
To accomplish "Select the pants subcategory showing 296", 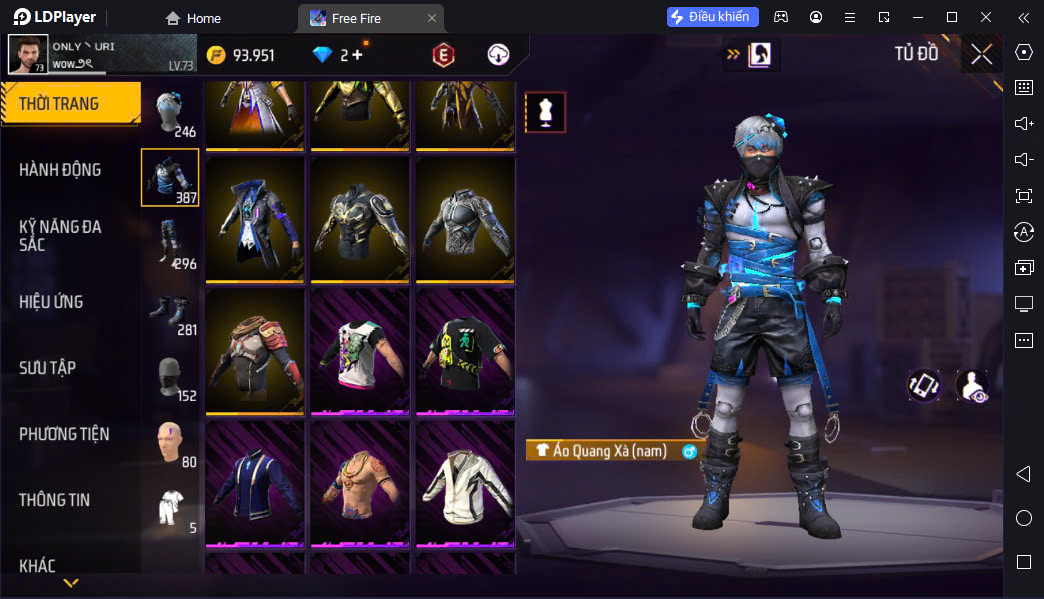I will (170, 244).
